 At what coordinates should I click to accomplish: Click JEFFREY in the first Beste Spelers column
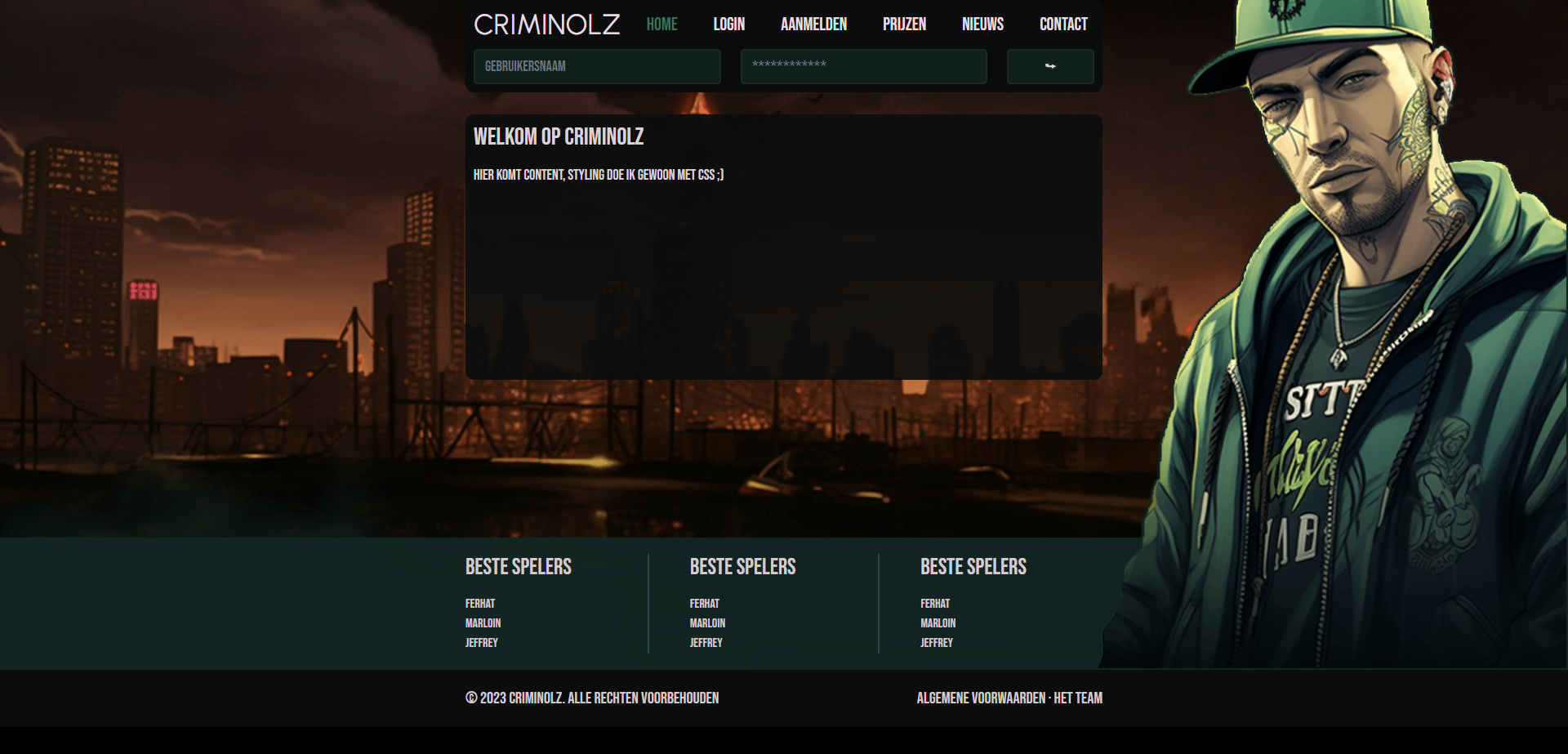(x=482, y=643)
